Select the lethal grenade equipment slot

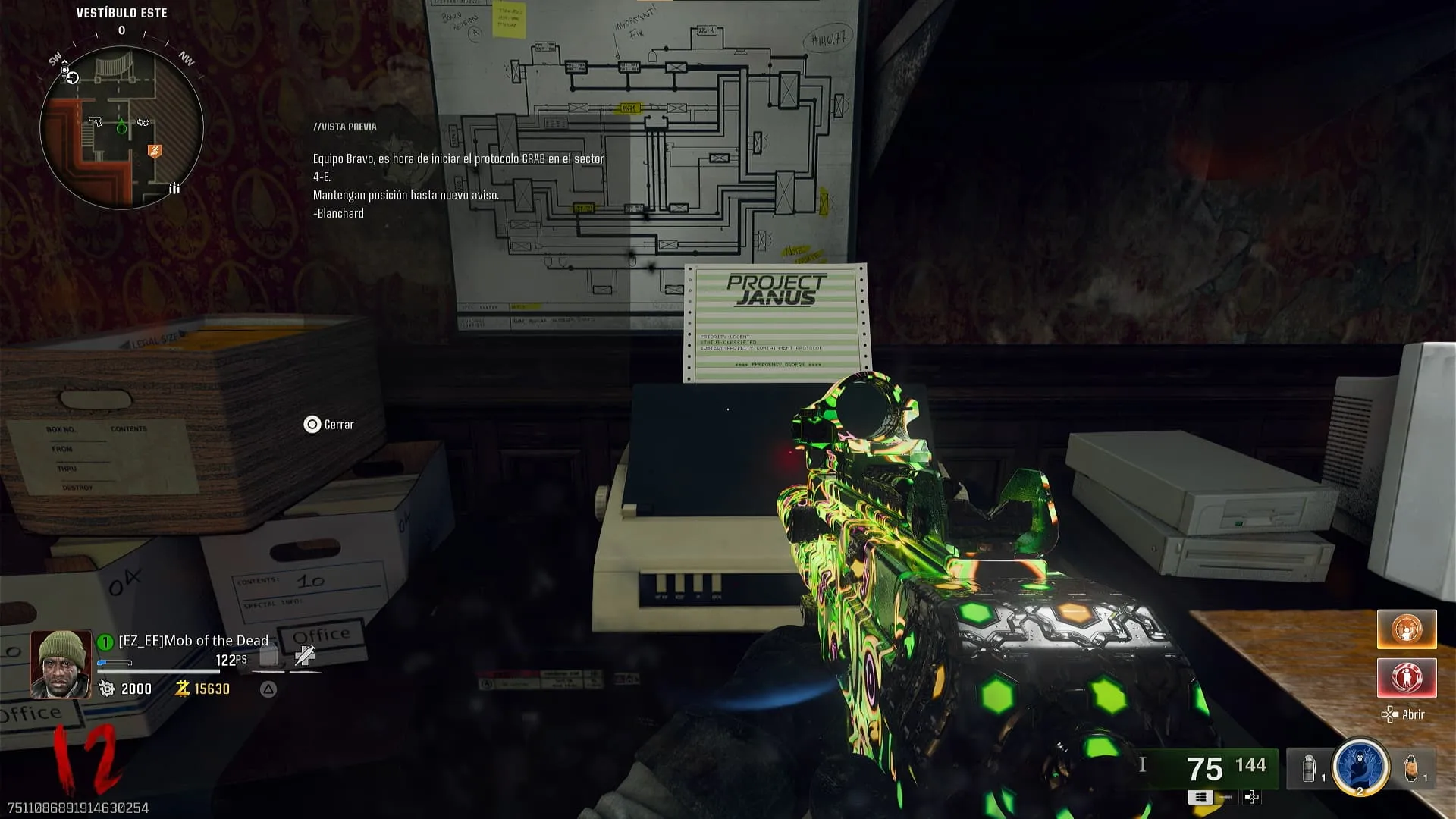(1411, 768)
